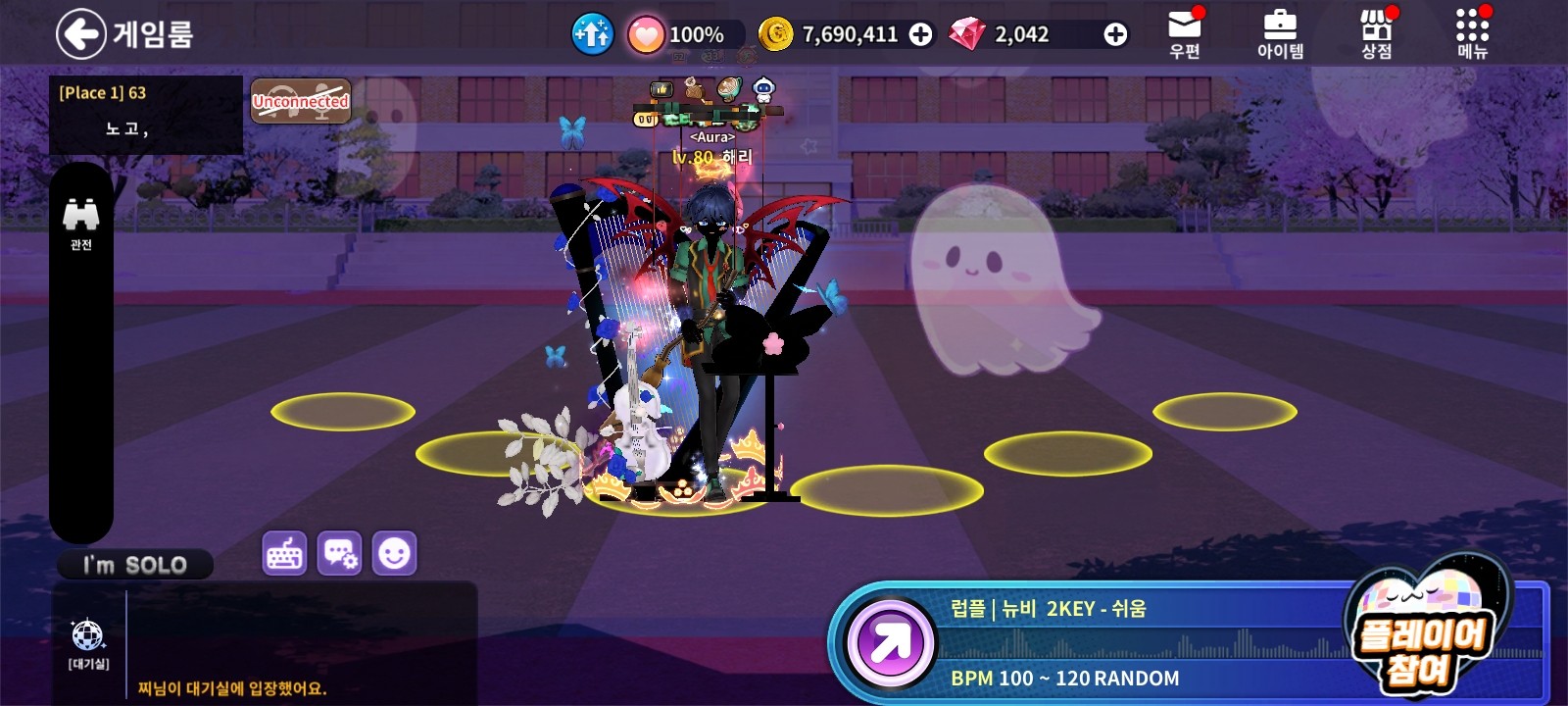Viewport: 1568px width, 706px height.
Task: Open the 아이템 item bag
Action: tap(1280, 34)
